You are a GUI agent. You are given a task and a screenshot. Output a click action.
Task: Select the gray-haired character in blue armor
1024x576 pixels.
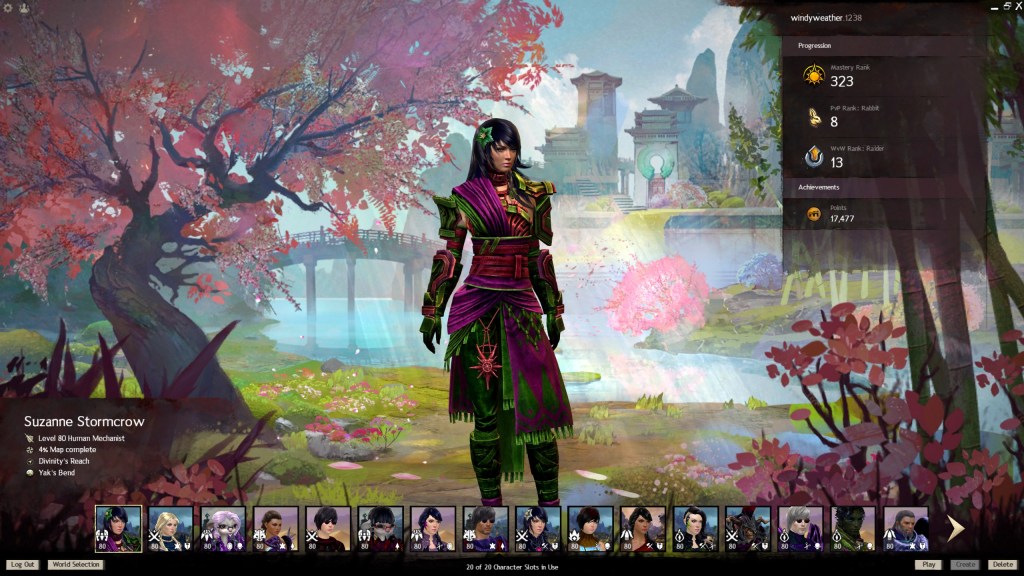905,529
